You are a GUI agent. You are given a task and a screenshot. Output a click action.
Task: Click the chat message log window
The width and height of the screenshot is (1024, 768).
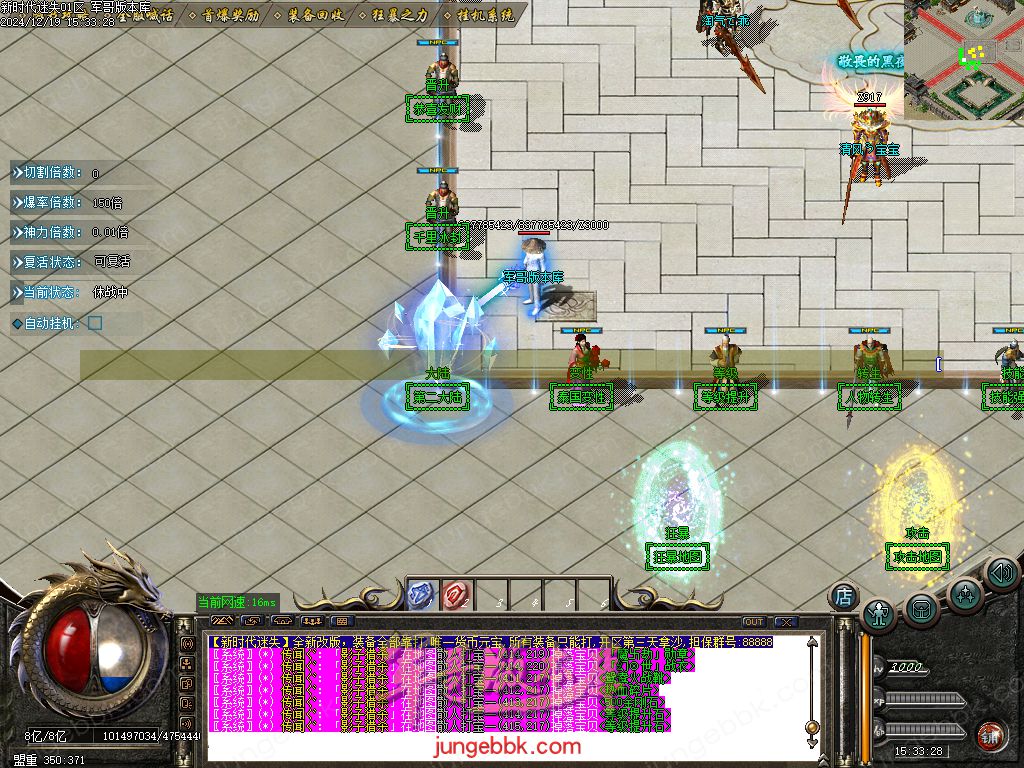point(500,690)
